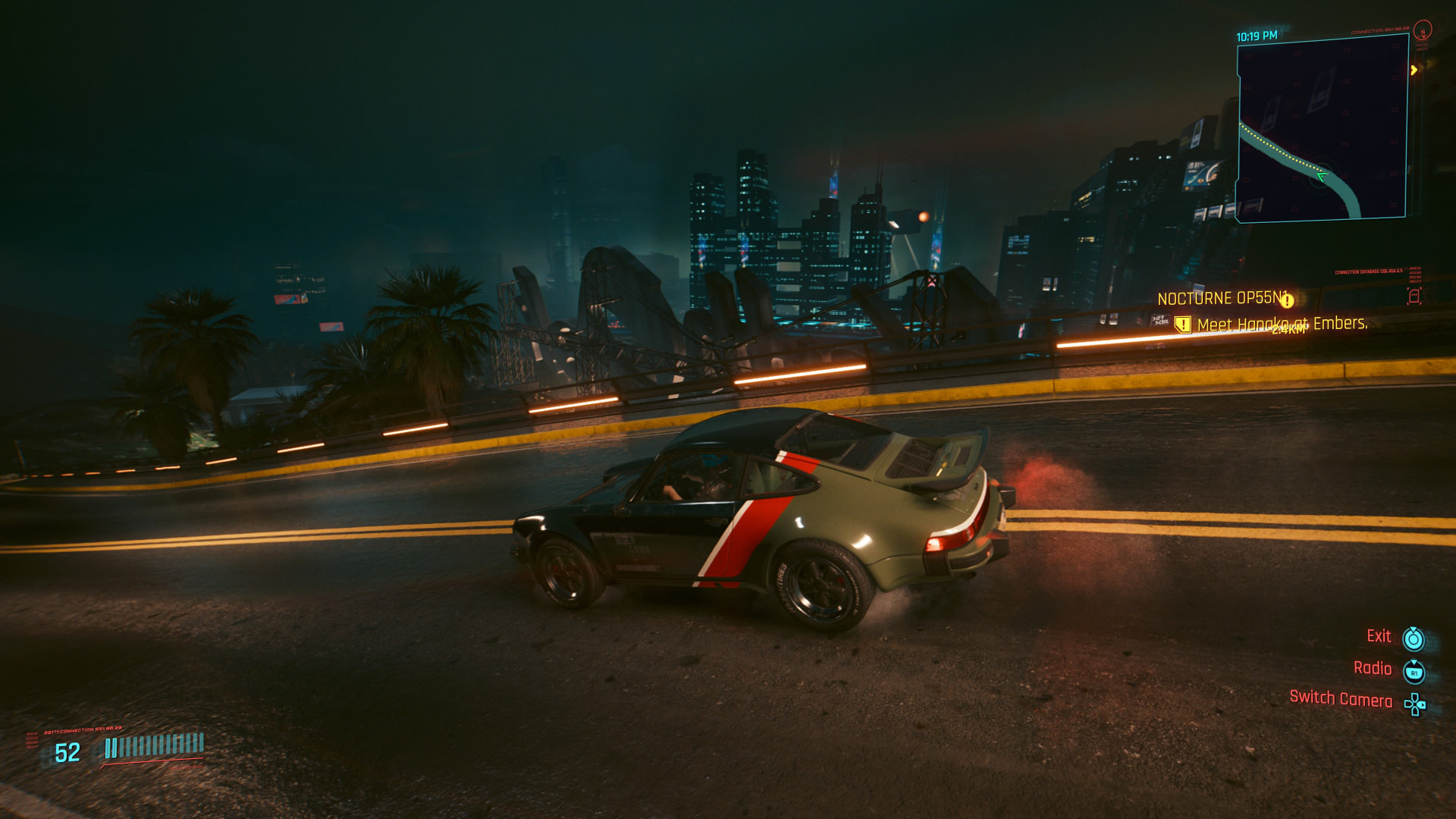Screen dimensions: 1456x819
Task: Select the Nocturne OP55N1 quest title
Action: [1222, 299]
